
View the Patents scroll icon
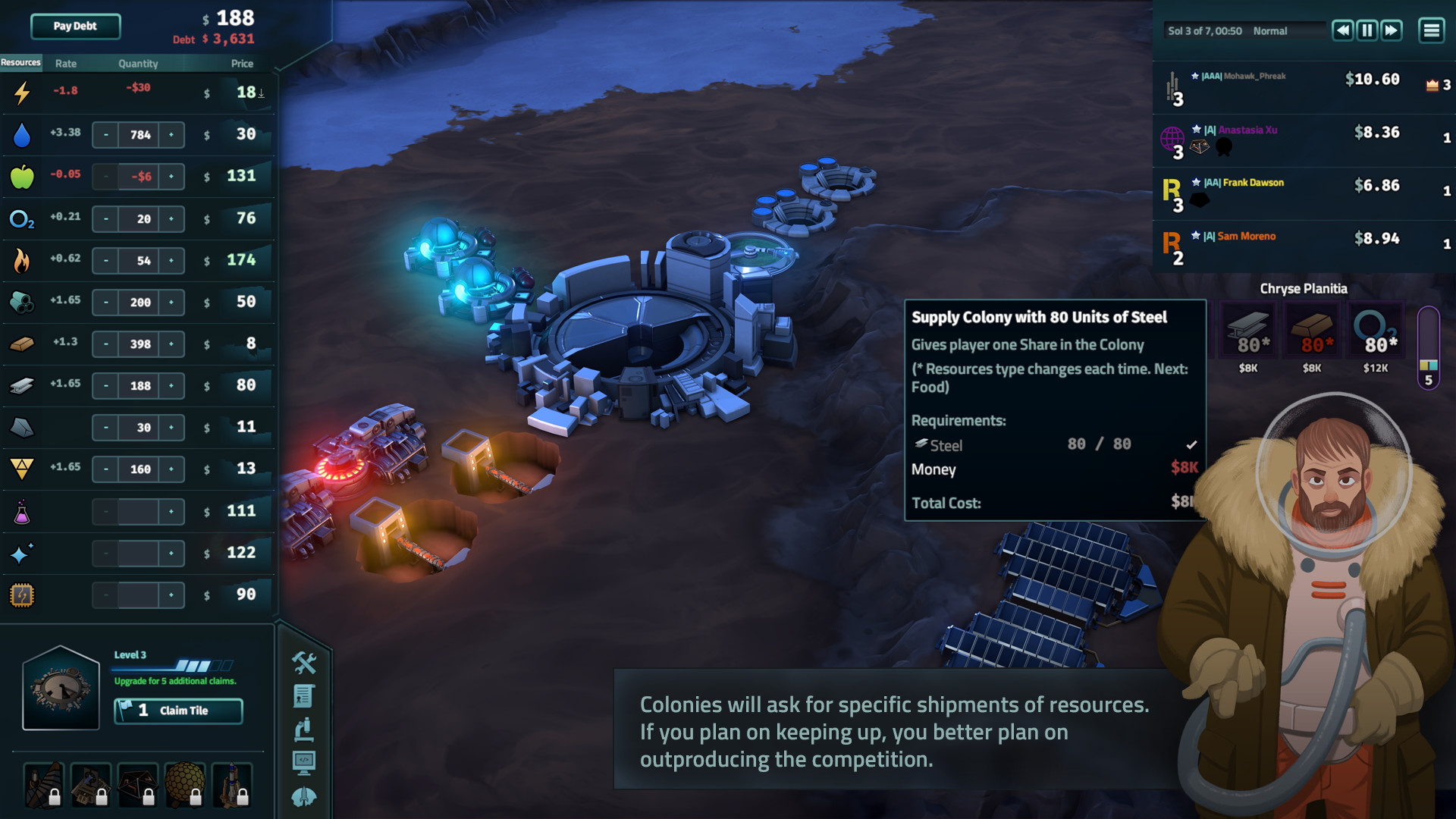[304, 696]
